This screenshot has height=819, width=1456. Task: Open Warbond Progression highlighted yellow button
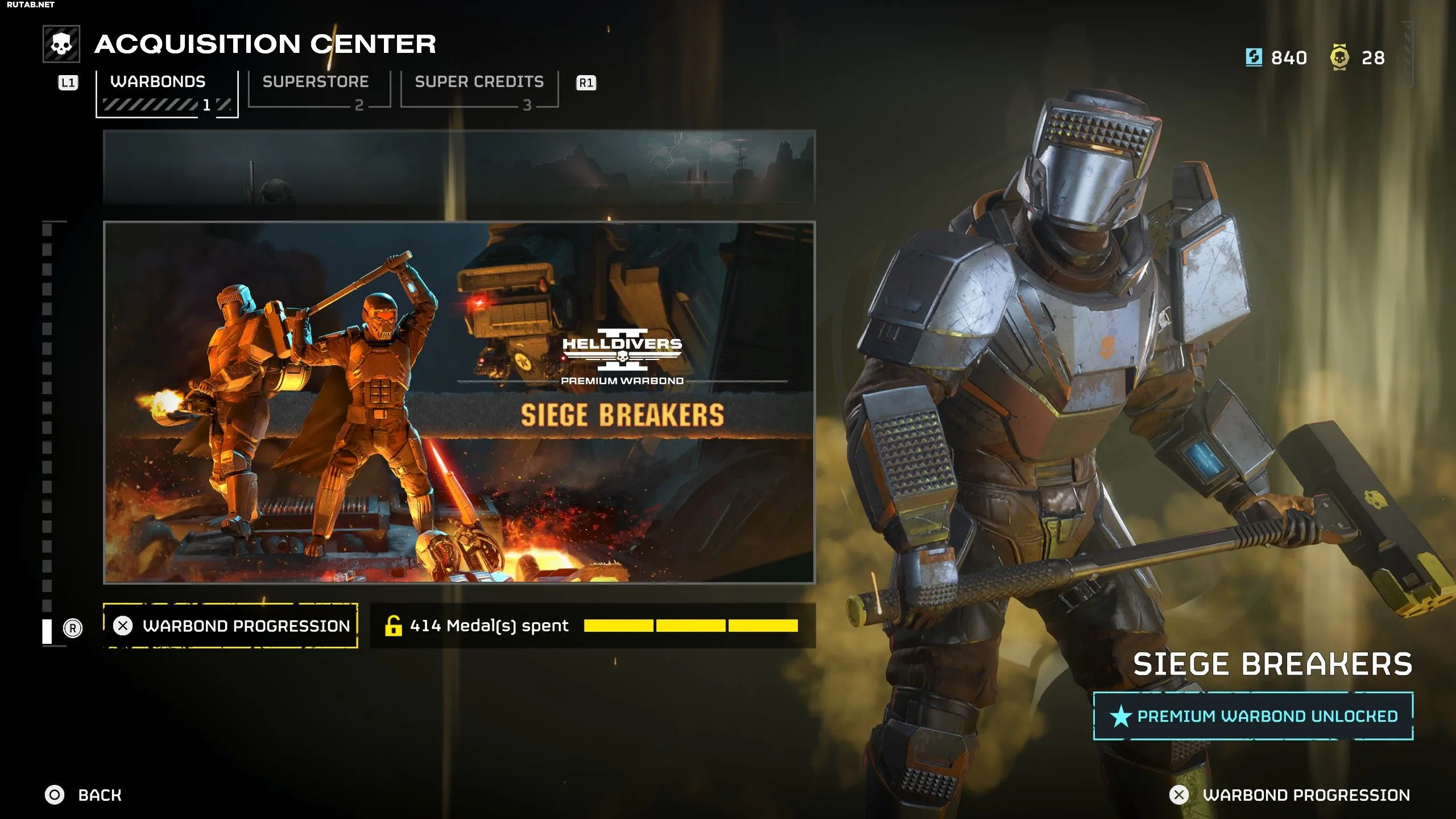pyautogui.click(x=231, y=626)
